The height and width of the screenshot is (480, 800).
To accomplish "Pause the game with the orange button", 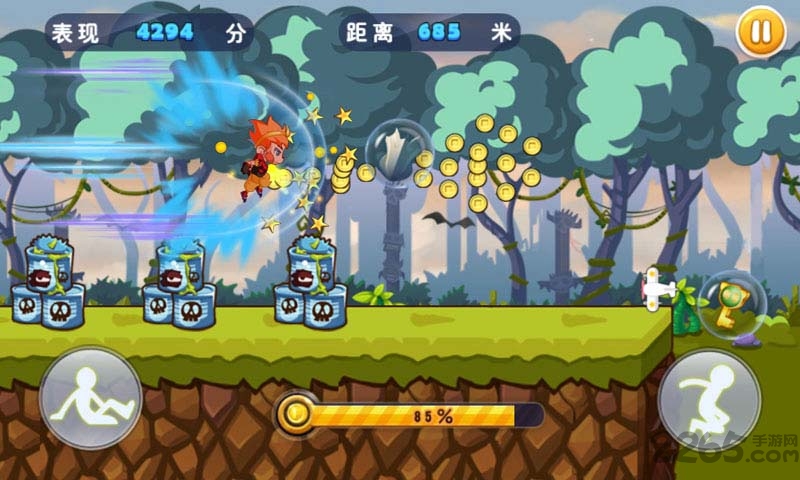I will tap(760, 32).
